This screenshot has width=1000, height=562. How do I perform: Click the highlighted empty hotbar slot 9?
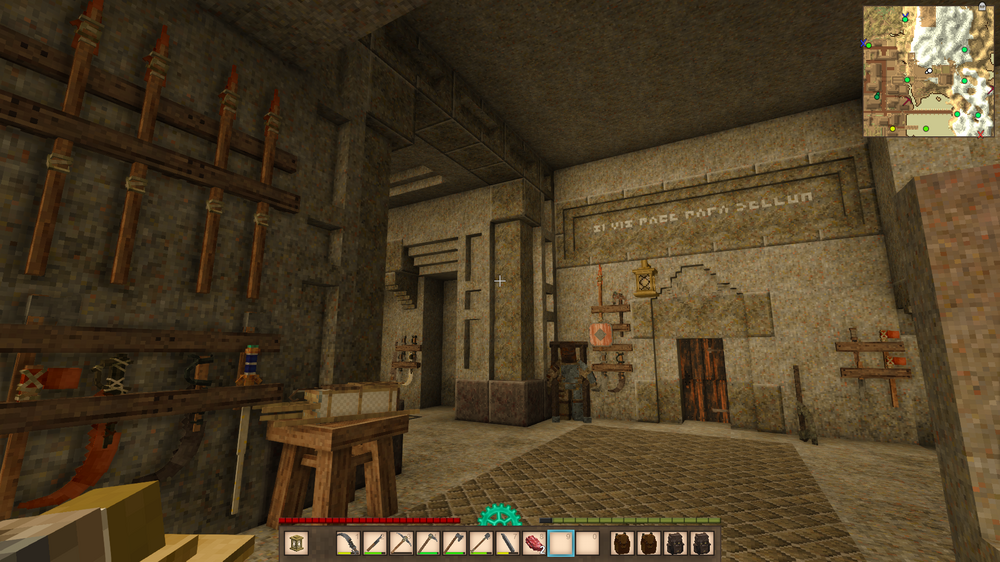click(x=561, y=543)
